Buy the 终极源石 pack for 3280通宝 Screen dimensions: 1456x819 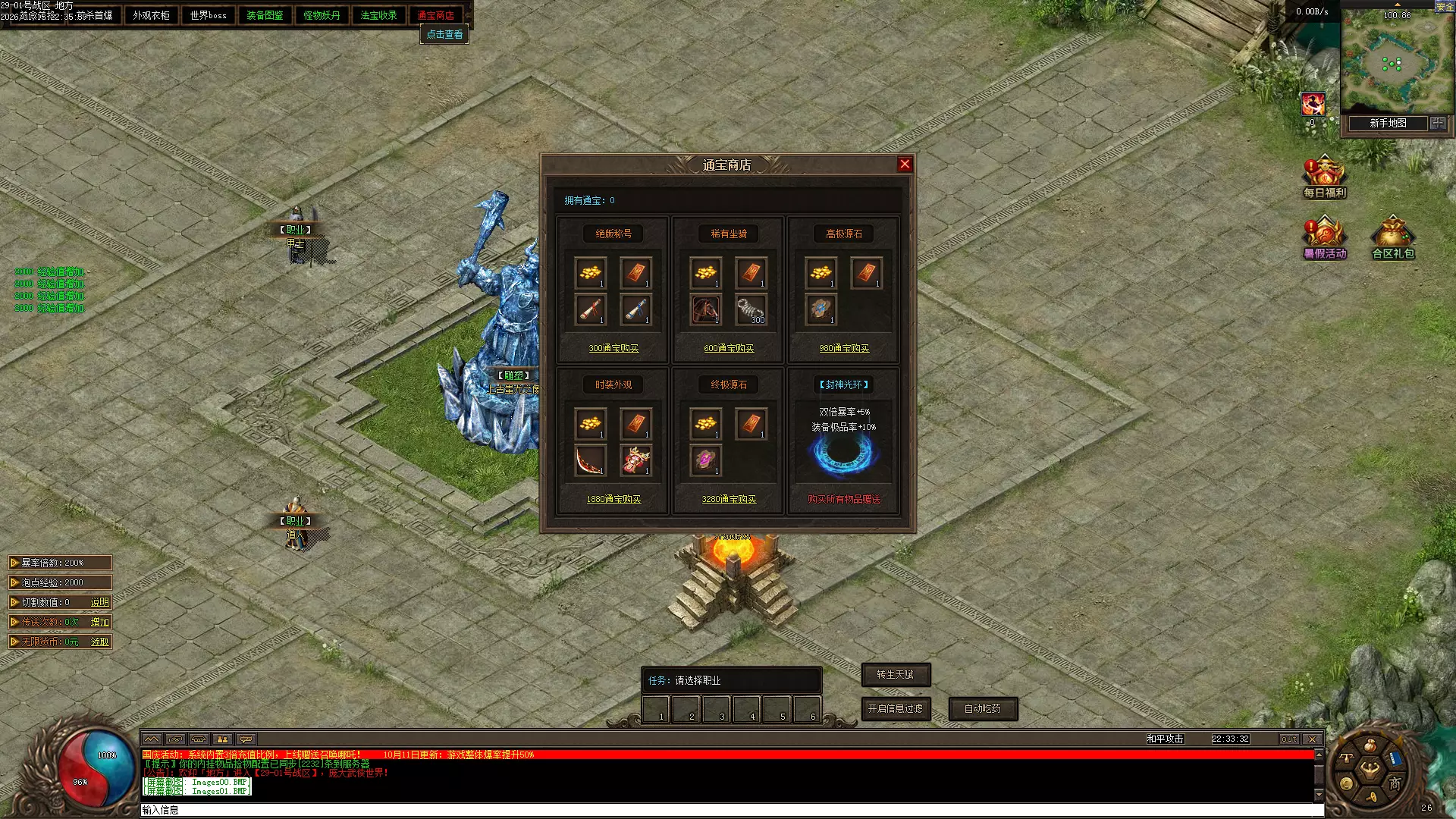[729, 500]
